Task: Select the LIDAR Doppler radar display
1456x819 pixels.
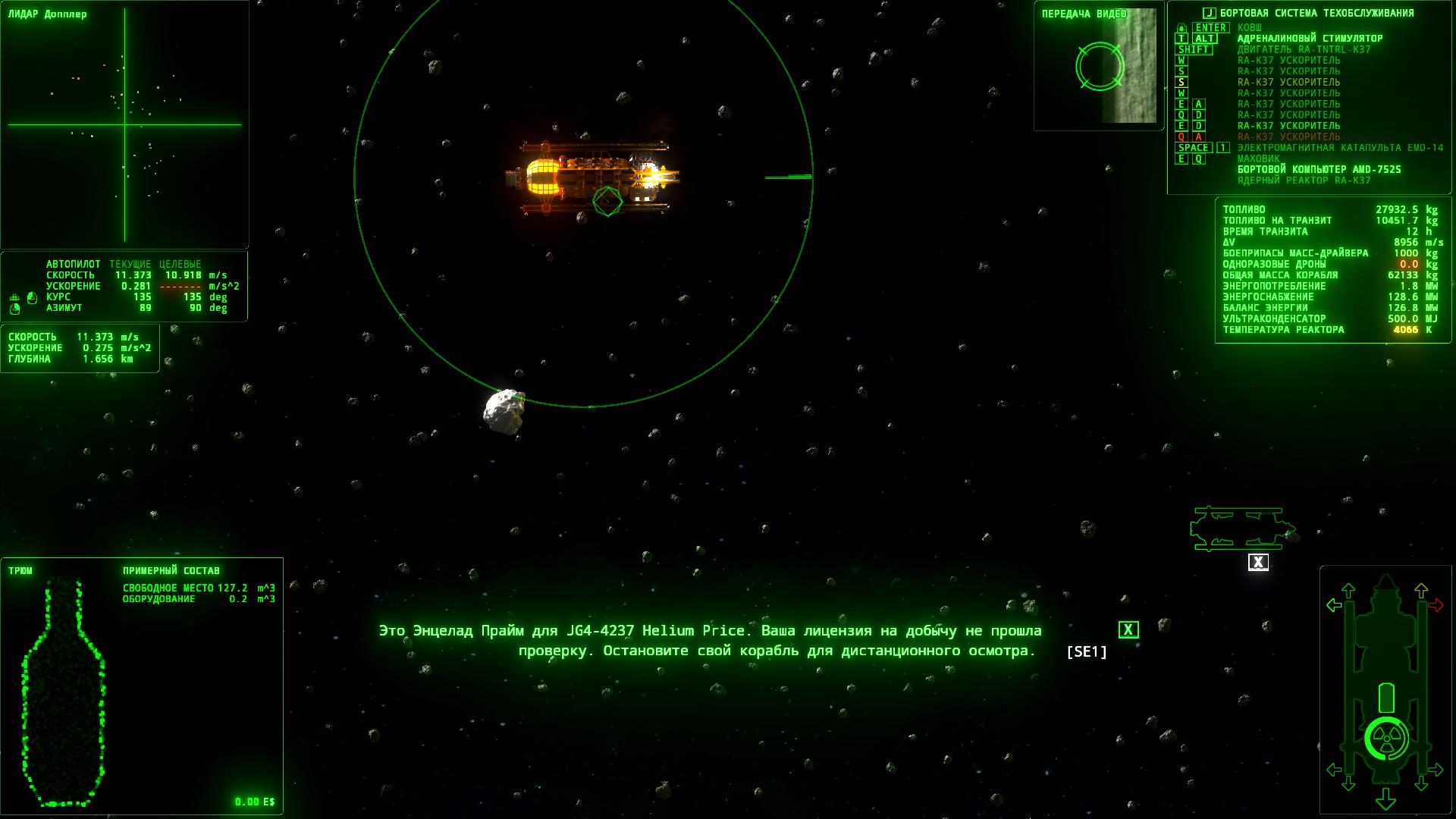Action: 124,125
